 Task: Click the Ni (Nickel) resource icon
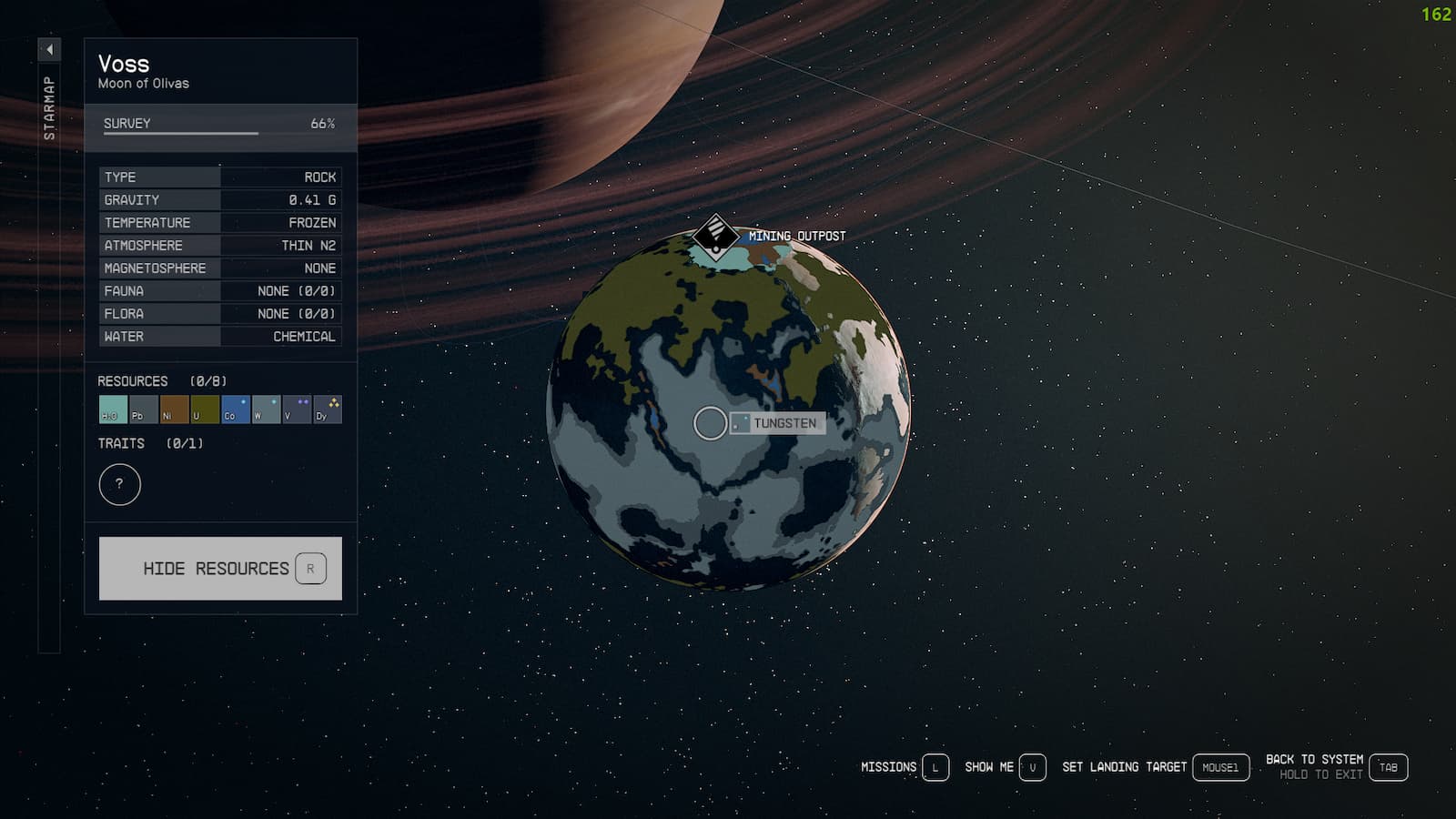173,409
